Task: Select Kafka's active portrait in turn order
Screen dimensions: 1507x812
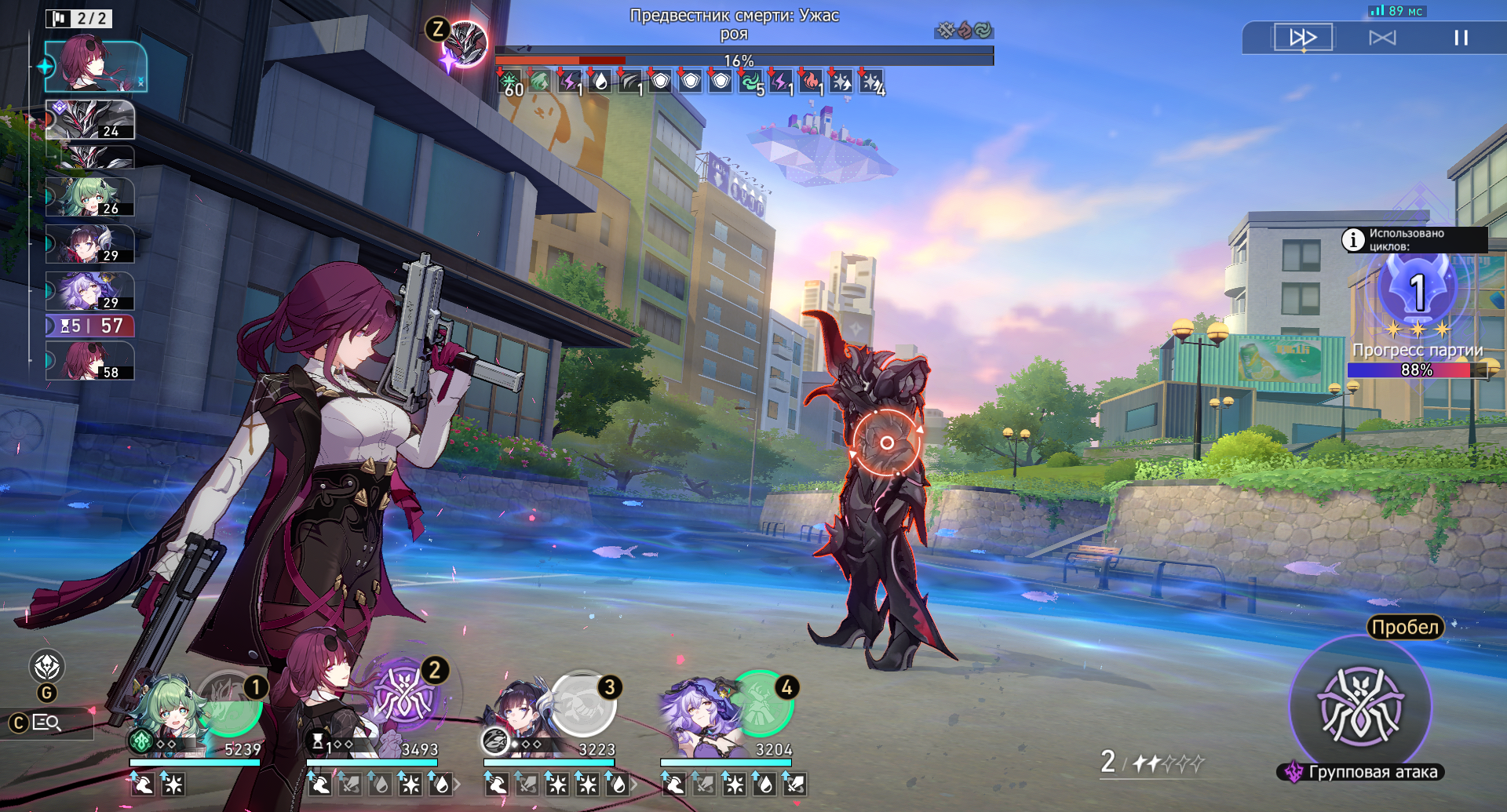Action: (x=96, y=67)
